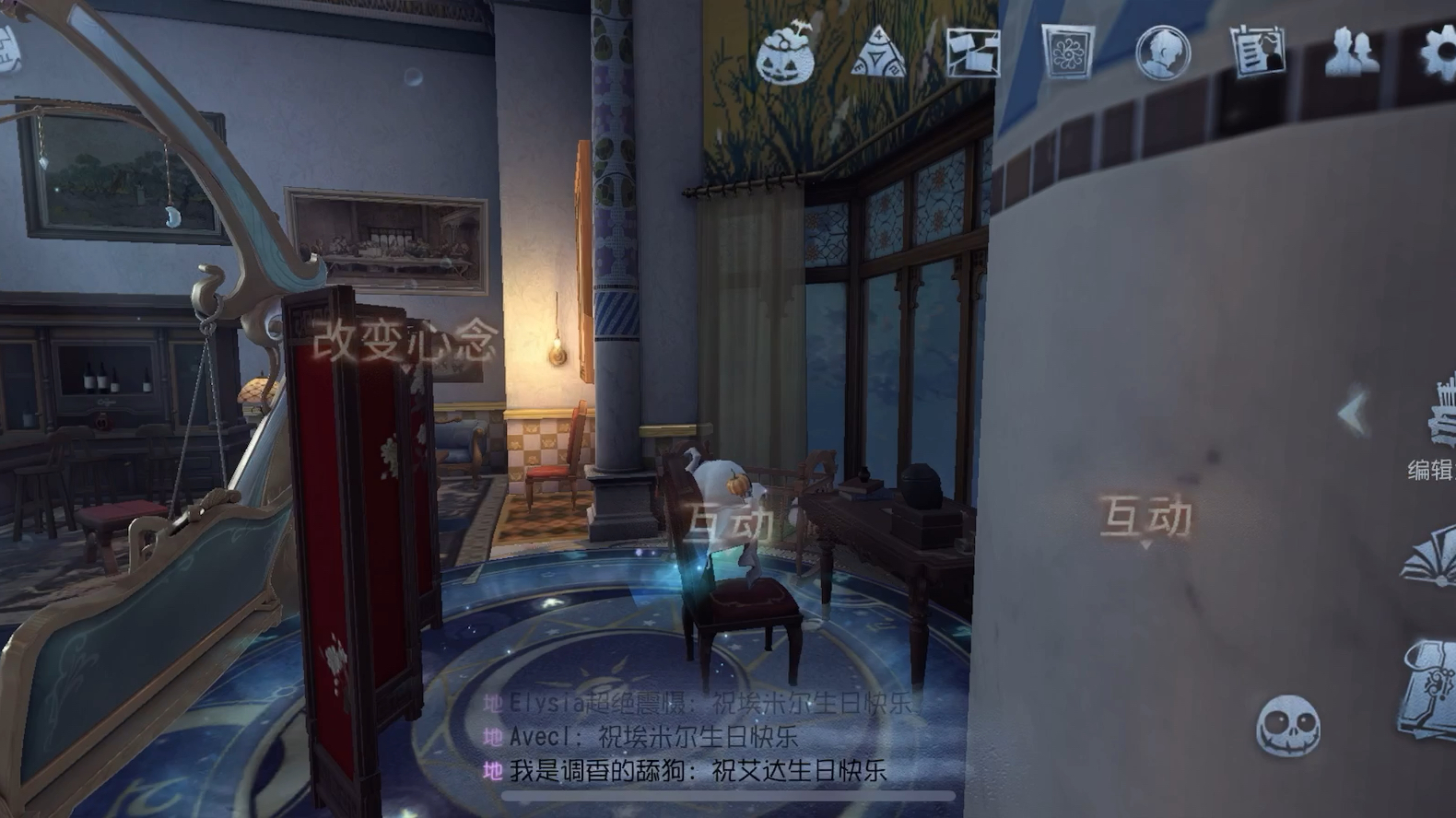
Task: Open the ID card profile icon
Action: pos(1257,53)
